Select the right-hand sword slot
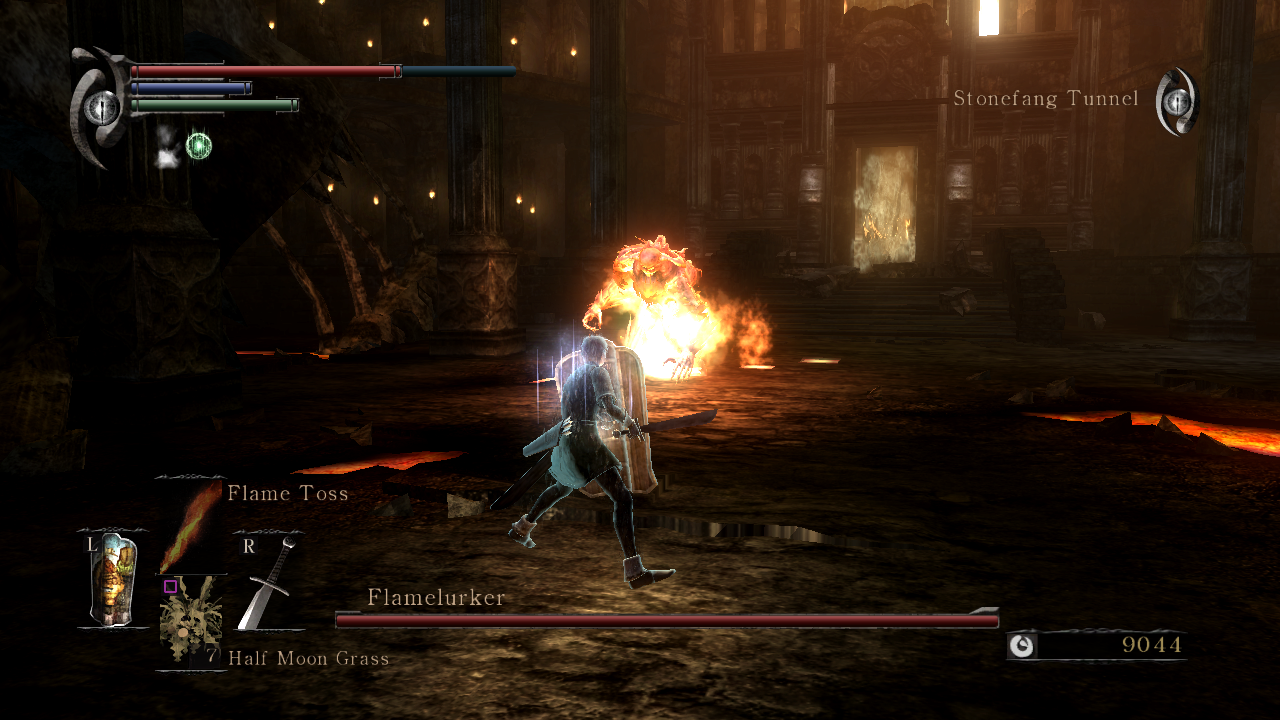 (x=268, y=582)
